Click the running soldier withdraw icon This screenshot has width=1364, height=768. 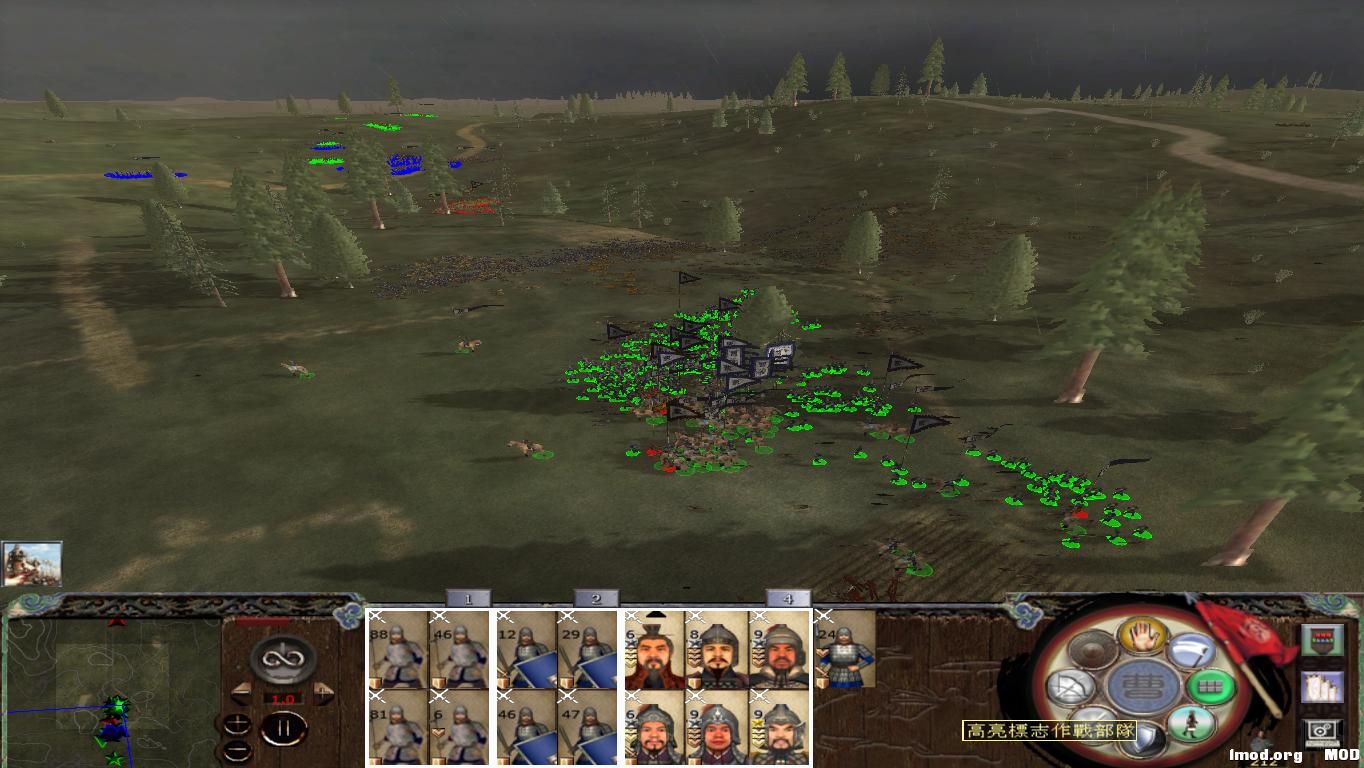1192,725
